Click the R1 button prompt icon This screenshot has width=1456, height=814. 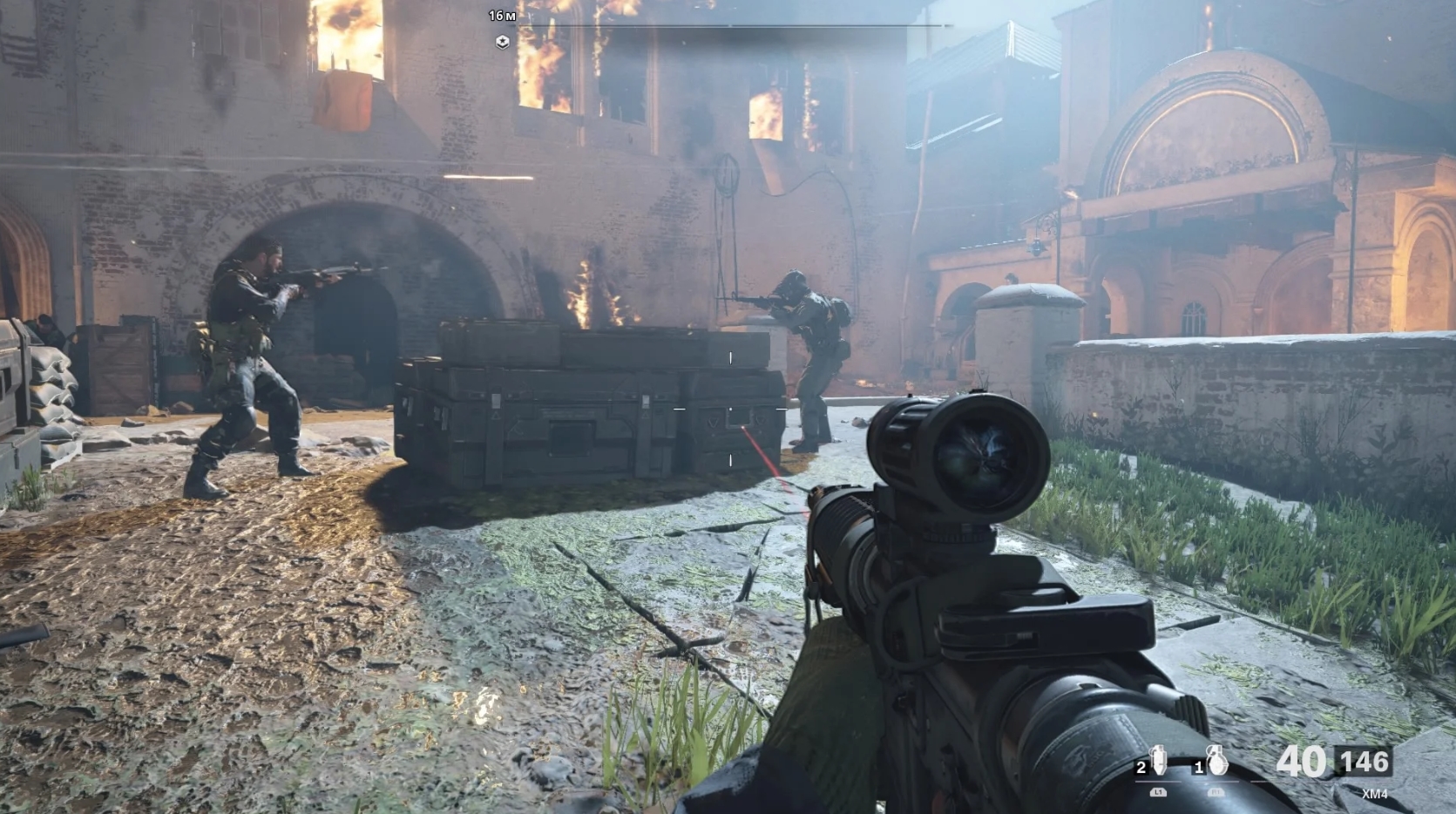tap(1216, 792)
